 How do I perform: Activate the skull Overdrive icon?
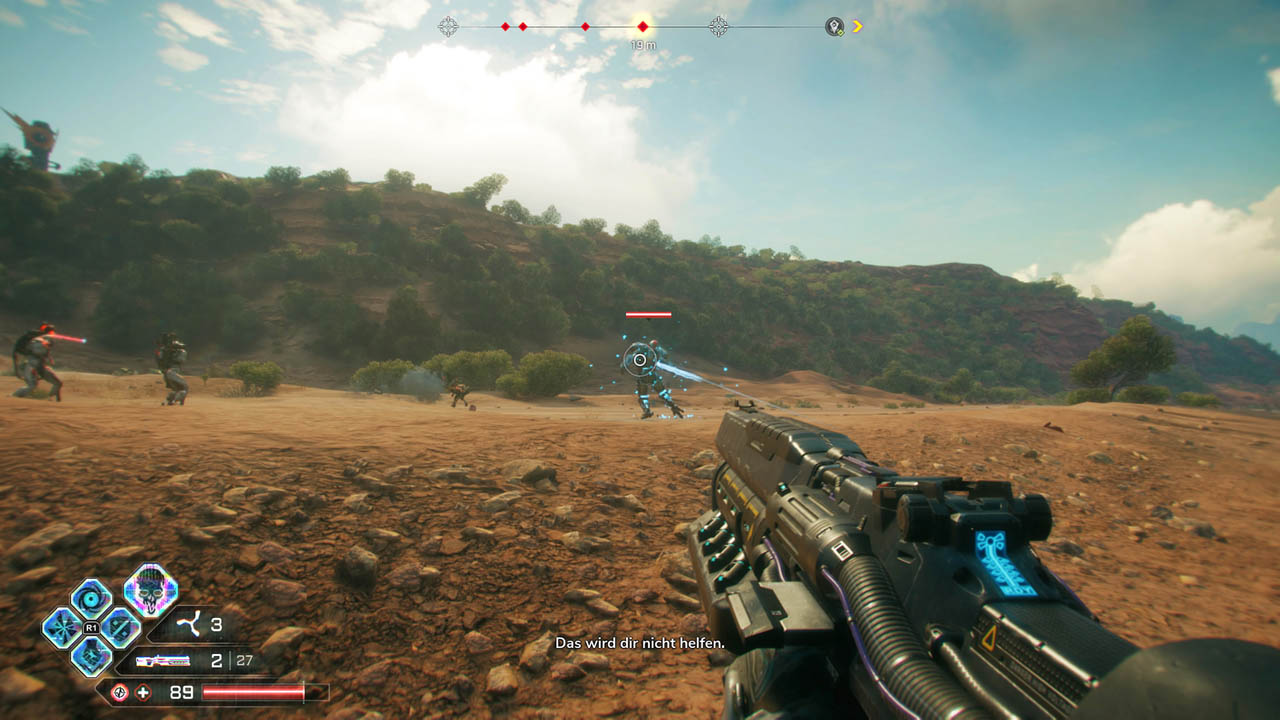[151, 589]
